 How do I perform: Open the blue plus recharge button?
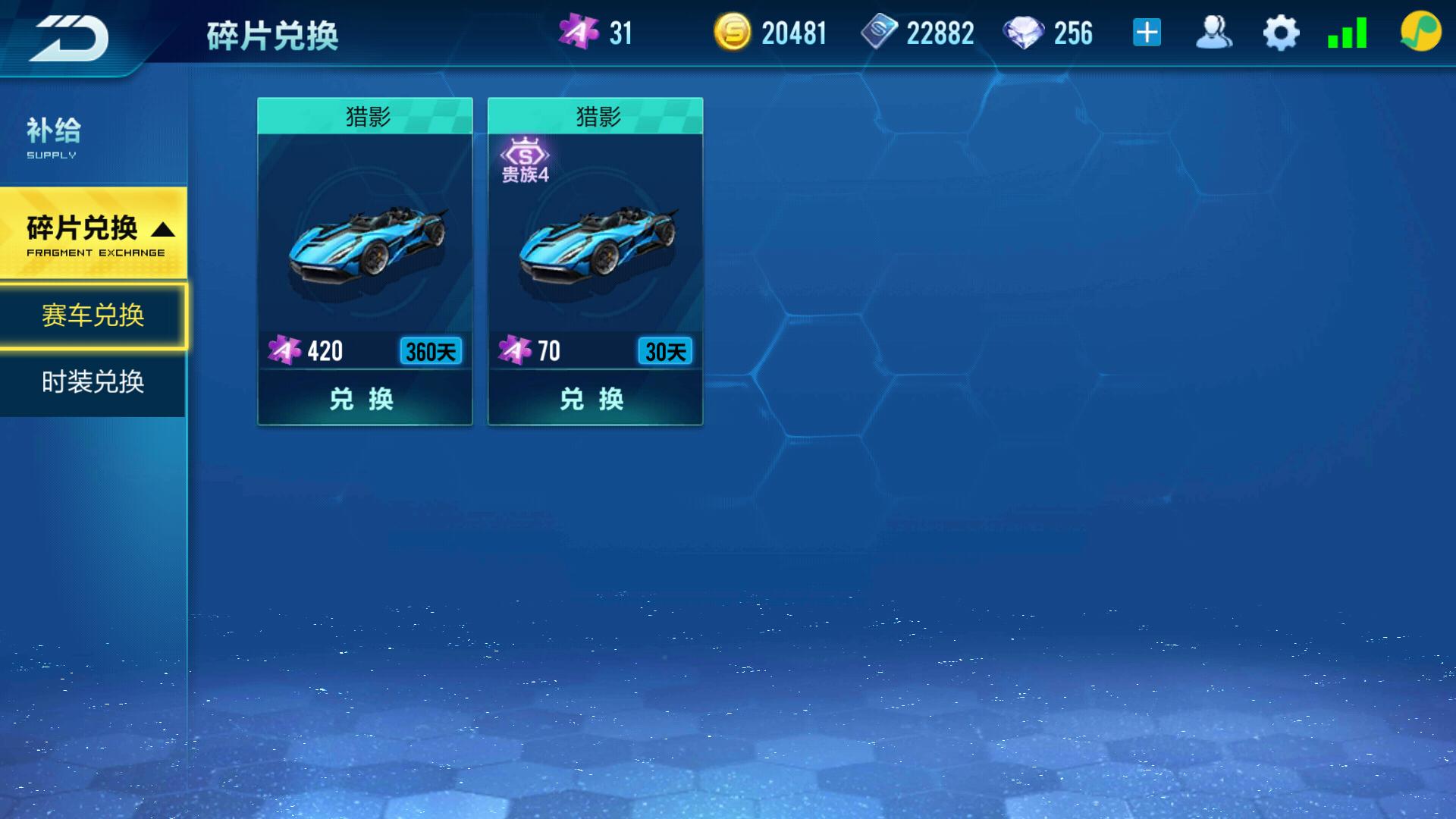(1147, 32)
